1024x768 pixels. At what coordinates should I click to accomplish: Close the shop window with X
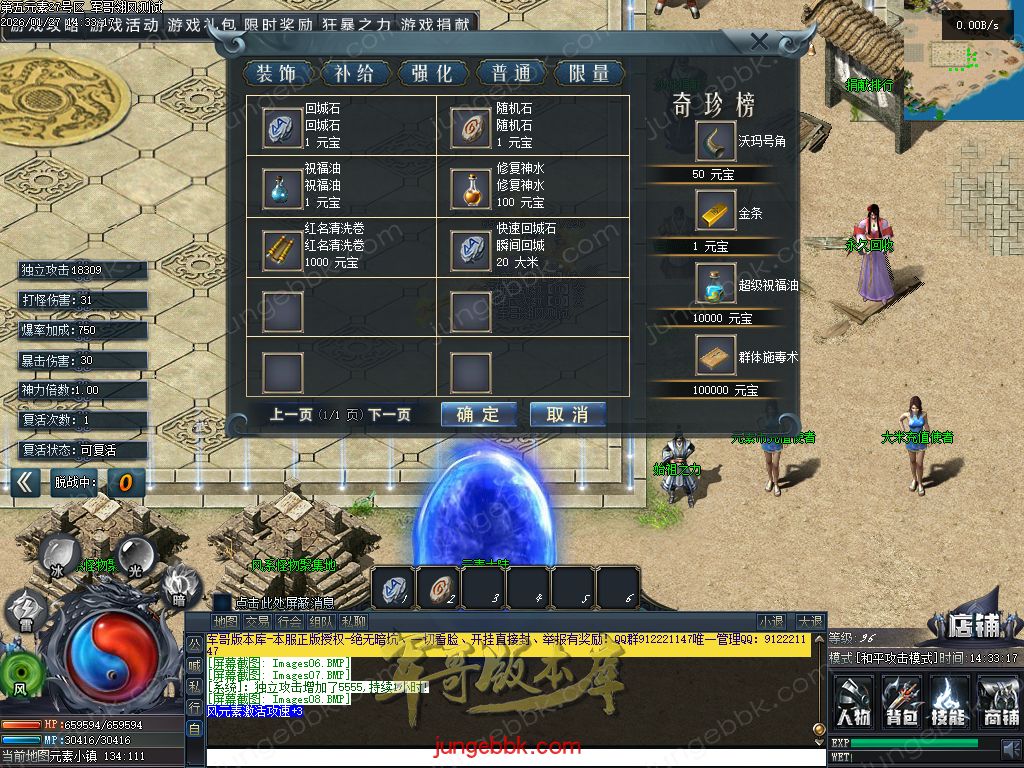tap(759, 42)
